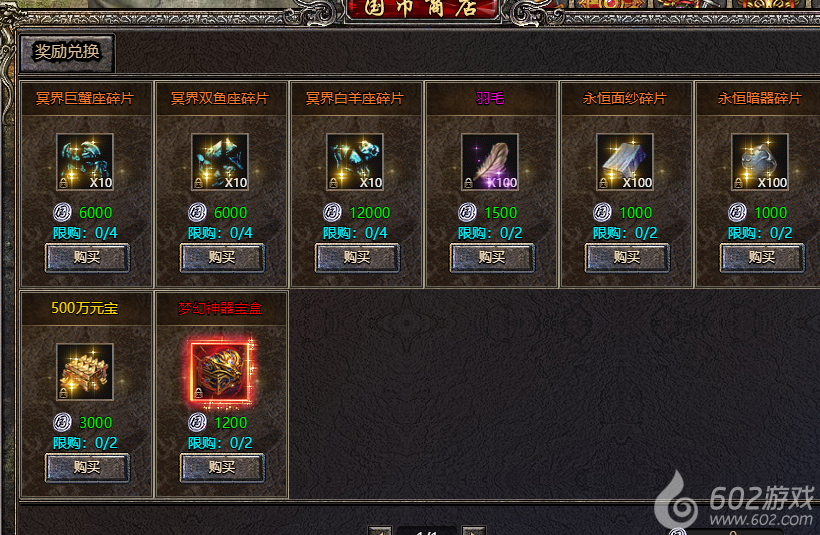Screen dimensions: 820x535
Task: Buy the 500万元宝 gold pack
Action: click(x=87, y=467)
